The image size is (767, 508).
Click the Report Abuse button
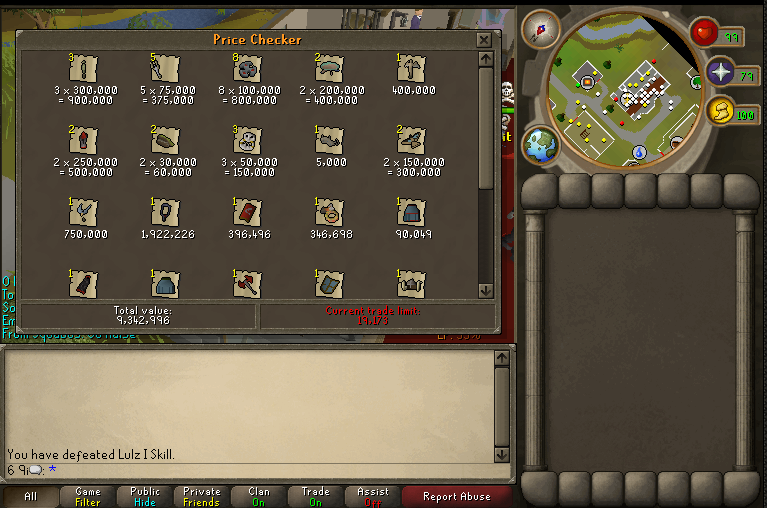coord(456,496)
